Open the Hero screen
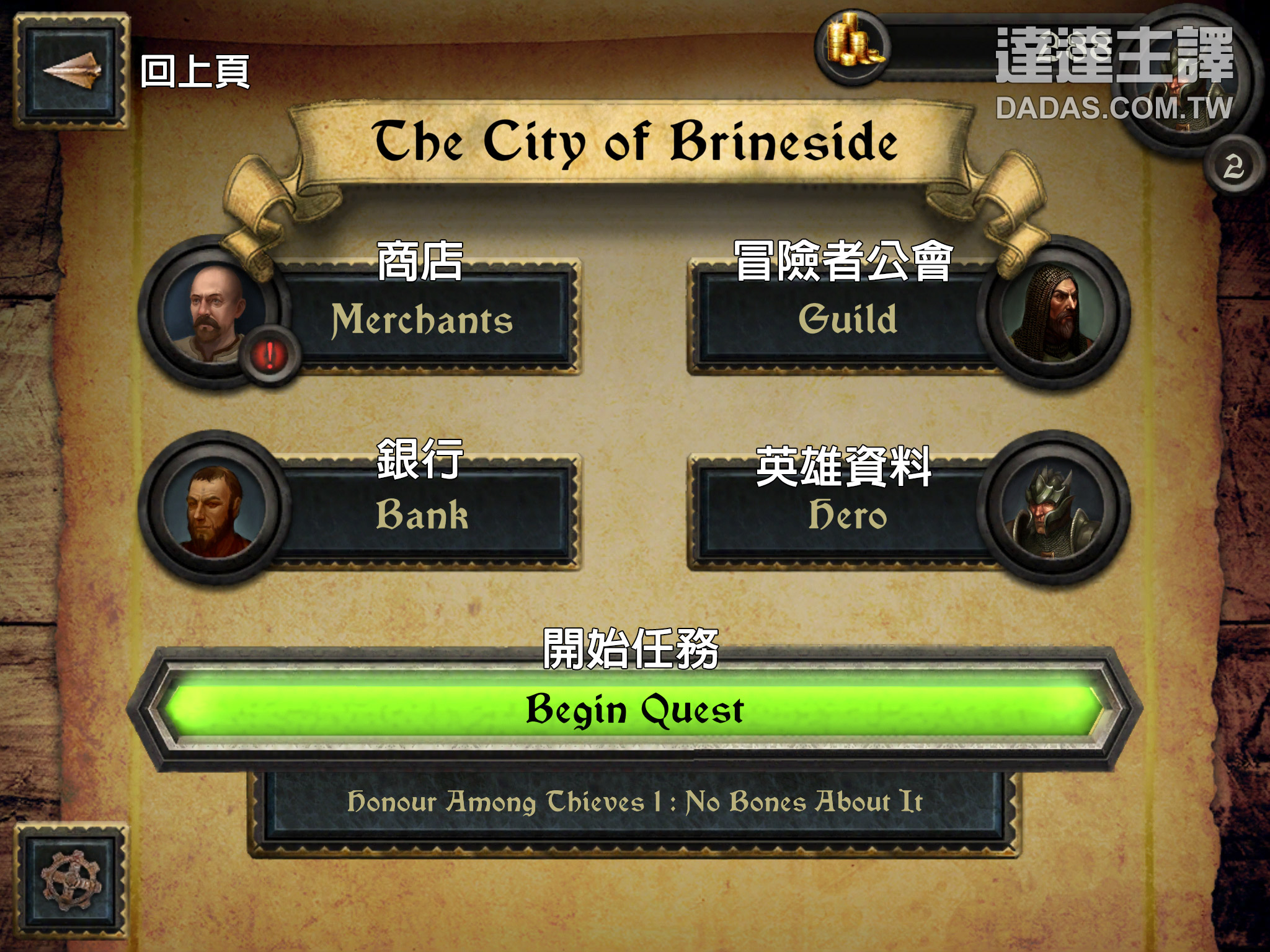1270x952 pixels. click(x=847, y=515)
